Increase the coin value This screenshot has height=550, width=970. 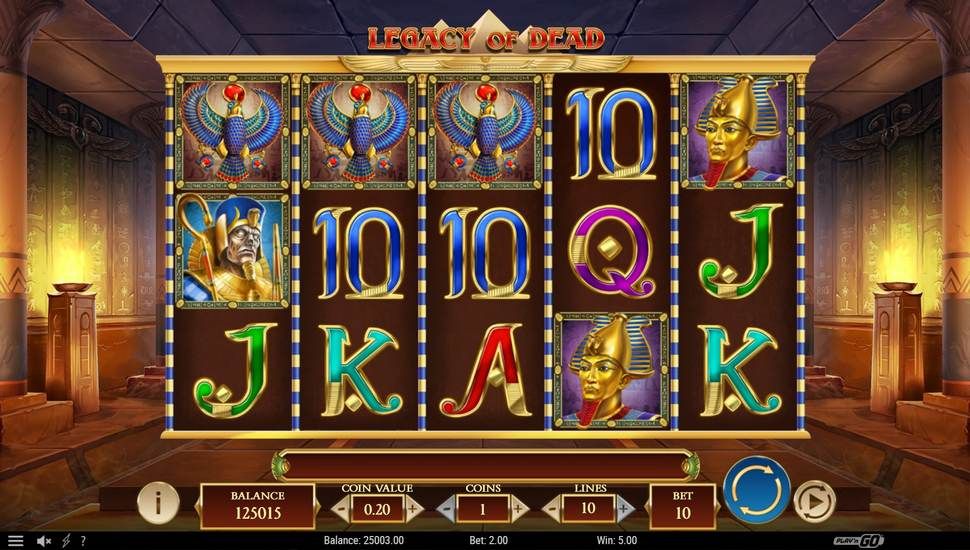coord(414,508)
